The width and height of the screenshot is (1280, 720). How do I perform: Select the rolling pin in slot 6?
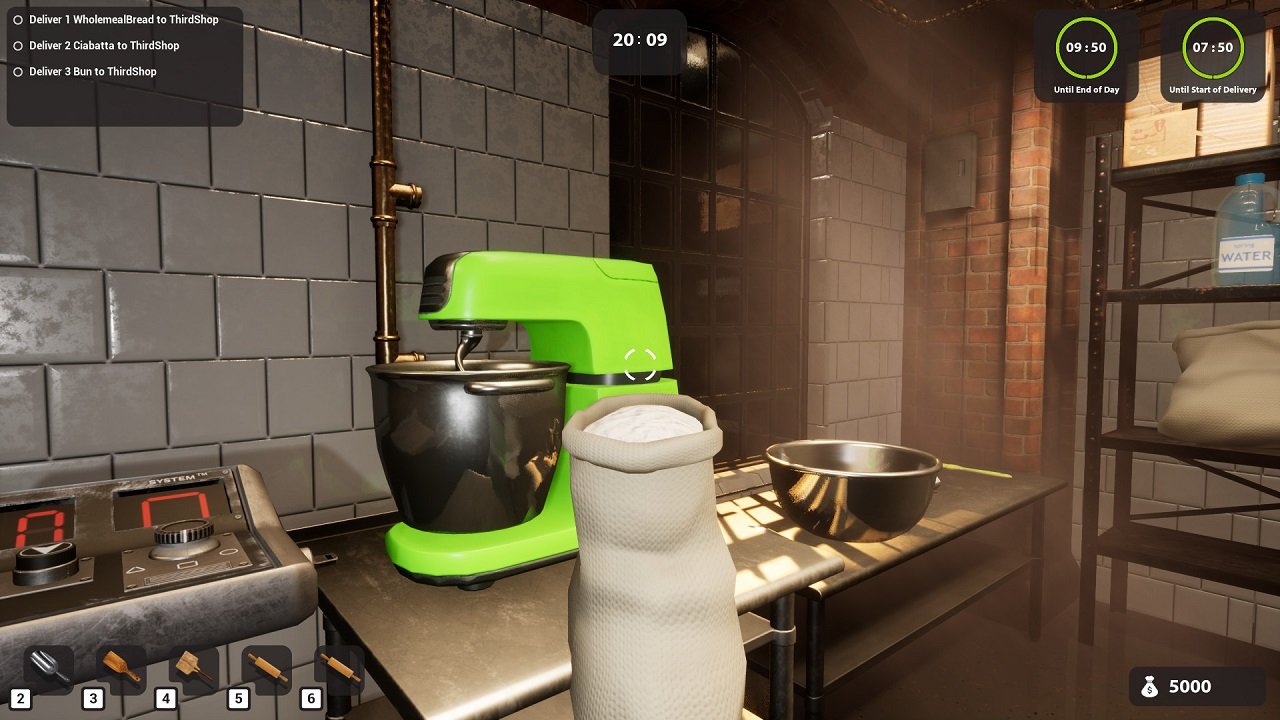[338, 668]
